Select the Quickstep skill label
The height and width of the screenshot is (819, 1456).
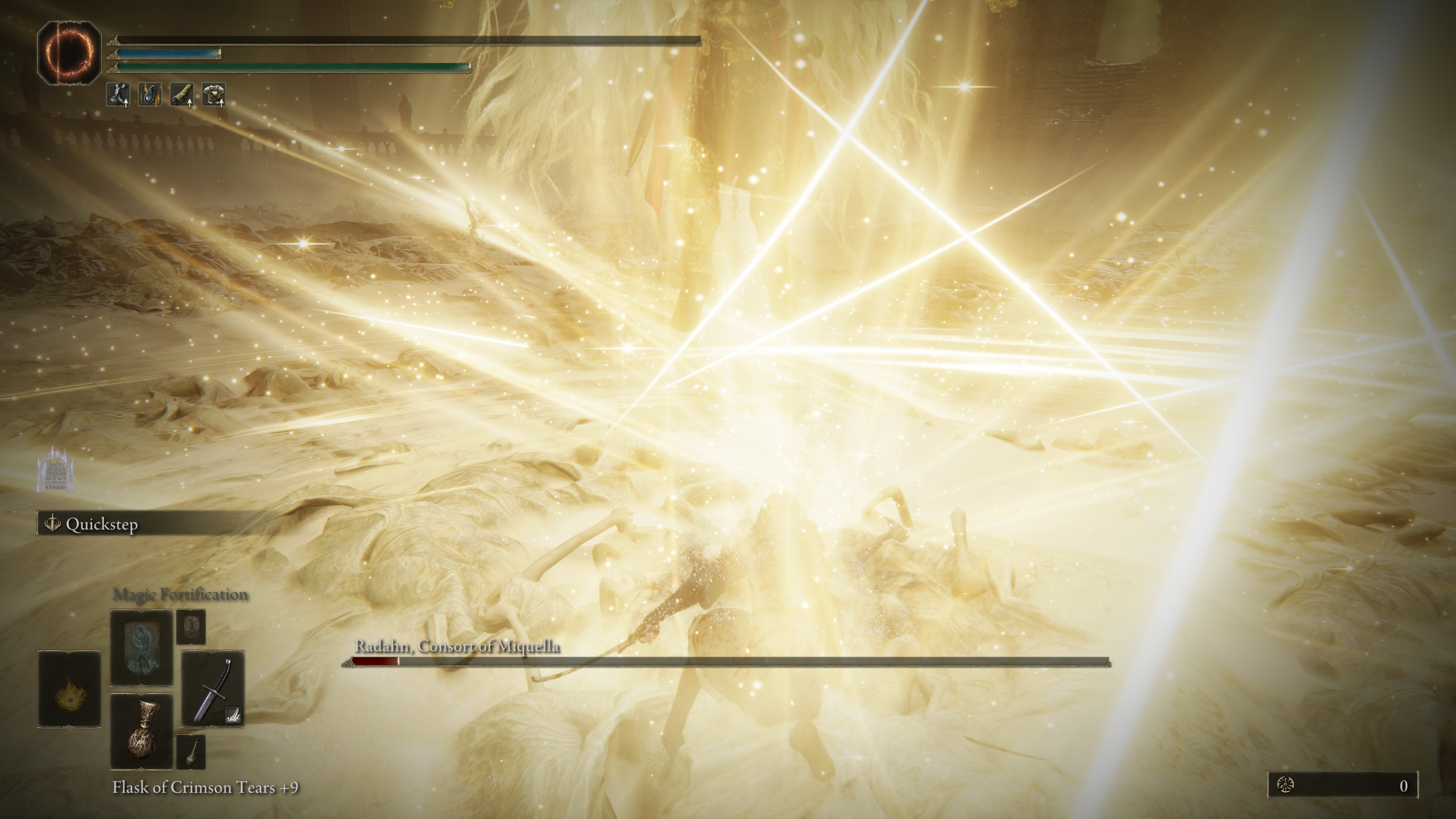tap(101, 524)
